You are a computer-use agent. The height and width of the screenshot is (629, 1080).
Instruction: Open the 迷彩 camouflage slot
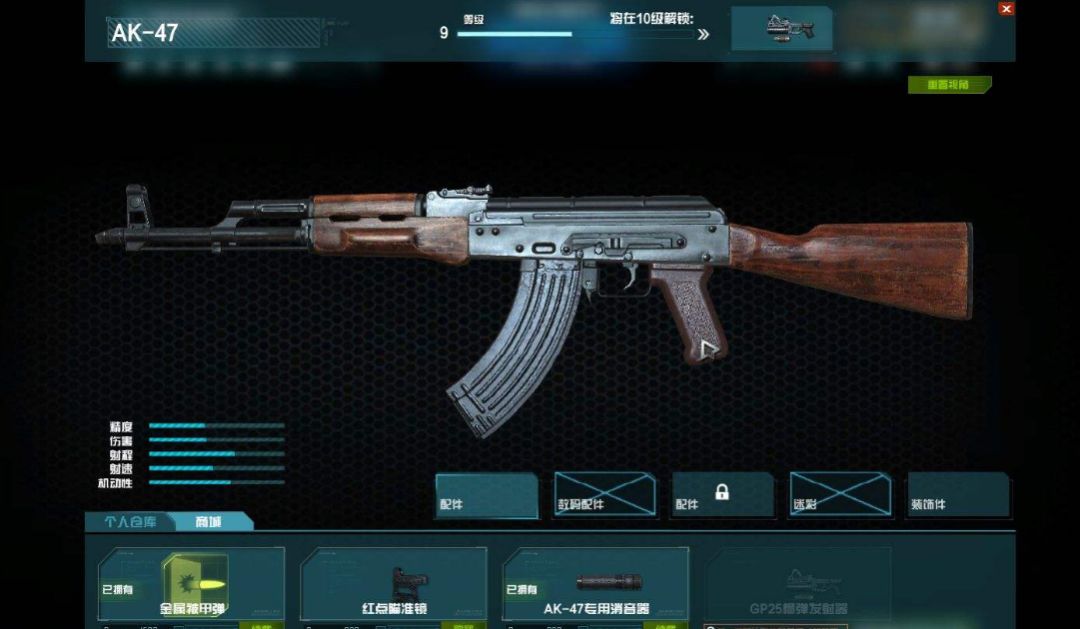point(840,495)
